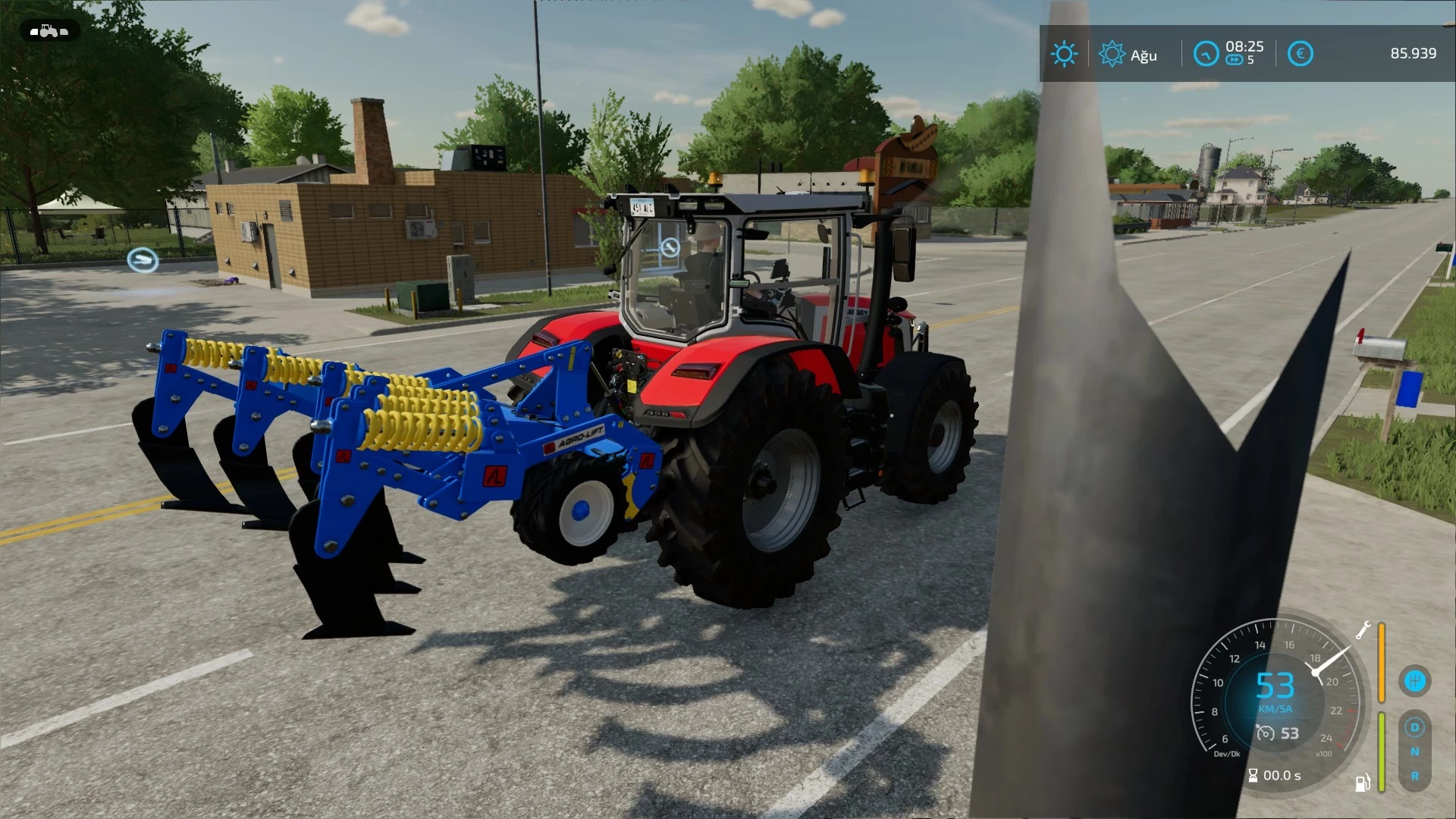Click the 08:25 time display
The height and width of the screenshot is (819, 1456).
click(1245, 47)
